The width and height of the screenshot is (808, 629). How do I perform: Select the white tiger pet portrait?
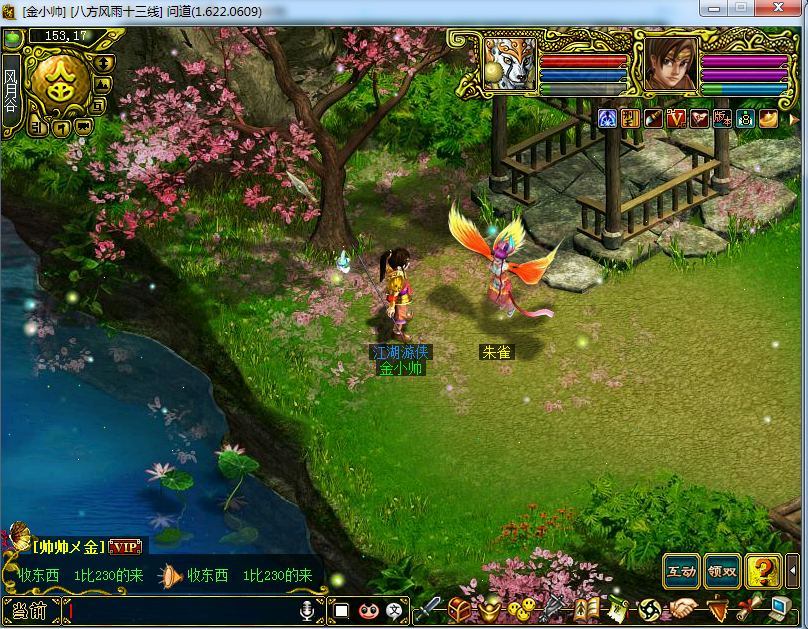(510, 64)
